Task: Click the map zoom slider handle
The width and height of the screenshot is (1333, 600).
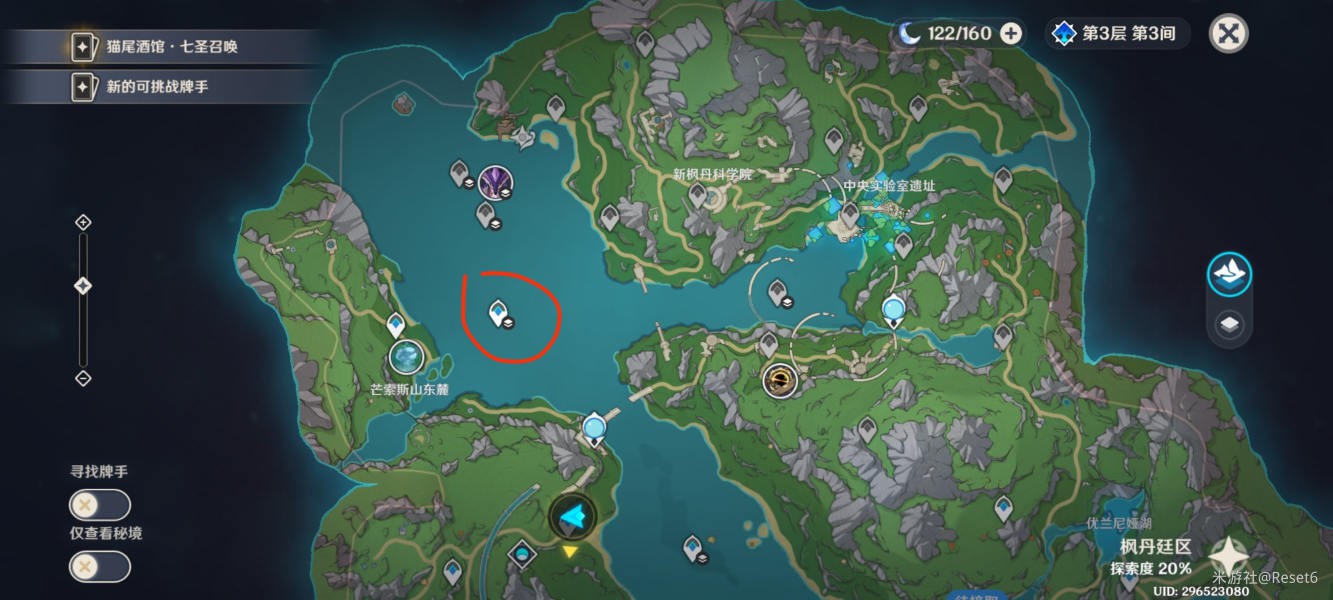Action: click(84, 286)
